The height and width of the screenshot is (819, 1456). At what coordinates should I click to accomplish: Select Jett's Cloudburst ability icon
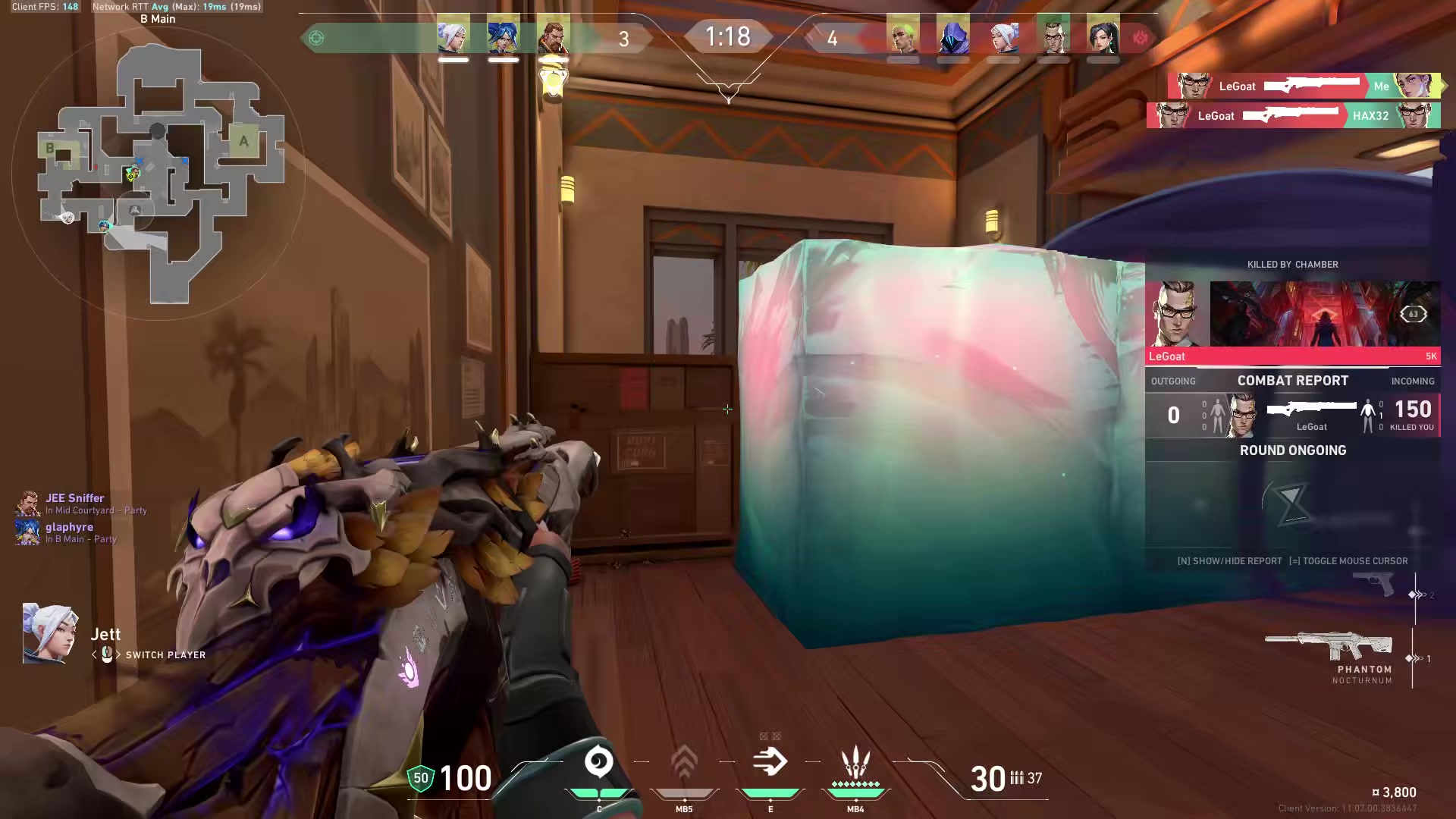click(x=600, y=762)
